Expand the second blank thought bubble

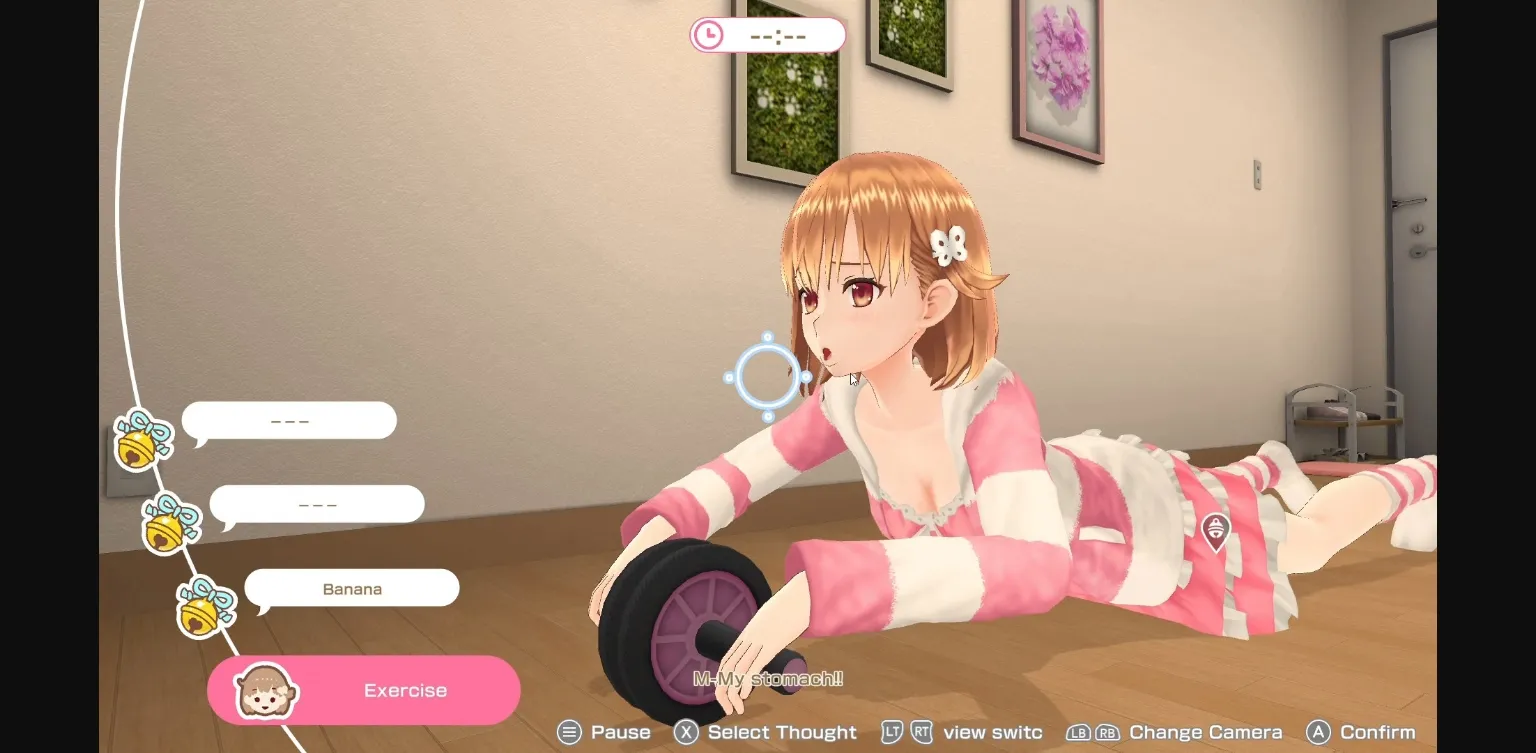tap(316, 503)
